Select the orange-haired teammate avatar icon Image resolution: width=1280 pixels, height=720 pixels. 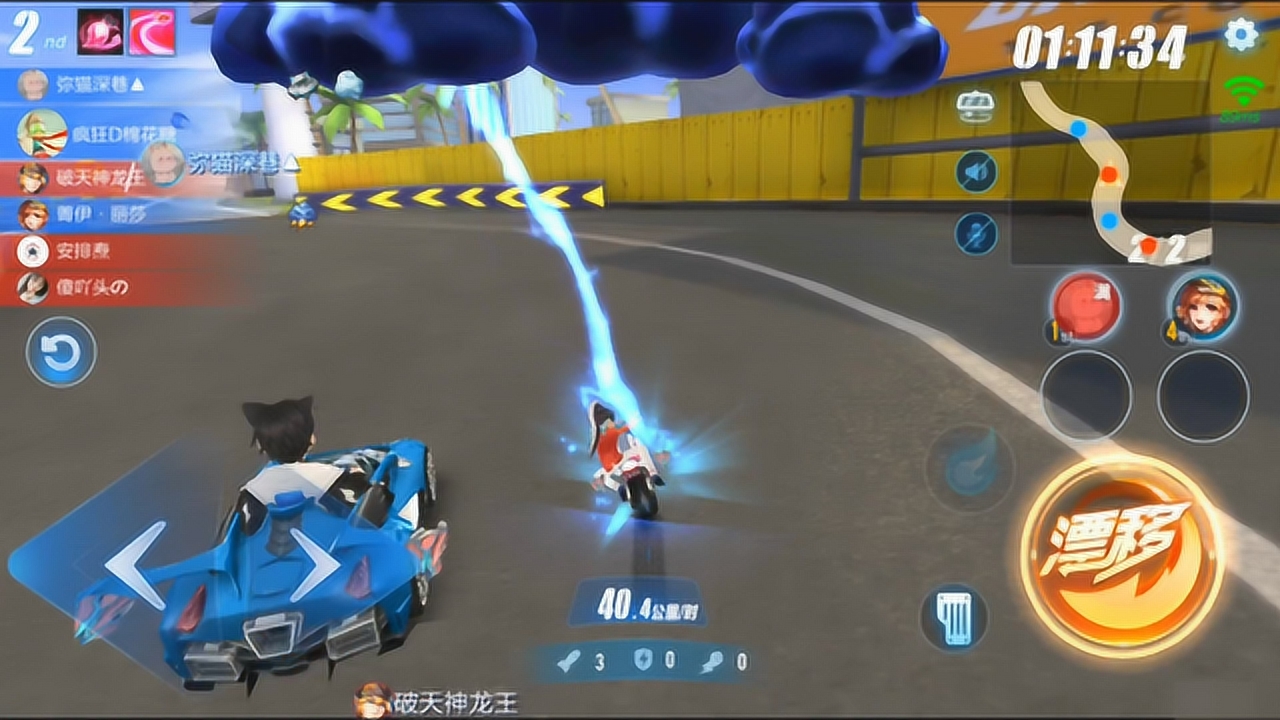click(x=1203, y=305)
